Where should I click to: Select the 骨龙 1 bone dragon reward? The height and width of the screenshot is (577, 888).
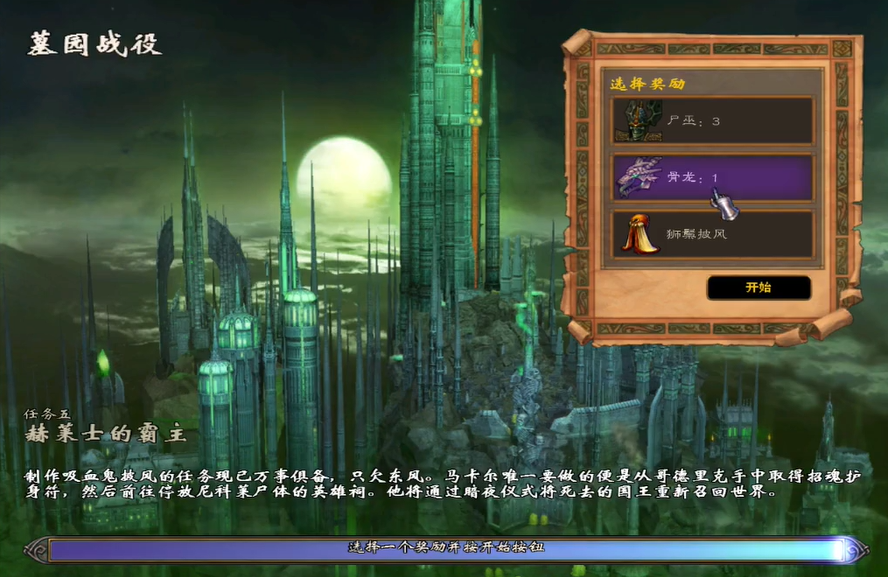[712, 178]
